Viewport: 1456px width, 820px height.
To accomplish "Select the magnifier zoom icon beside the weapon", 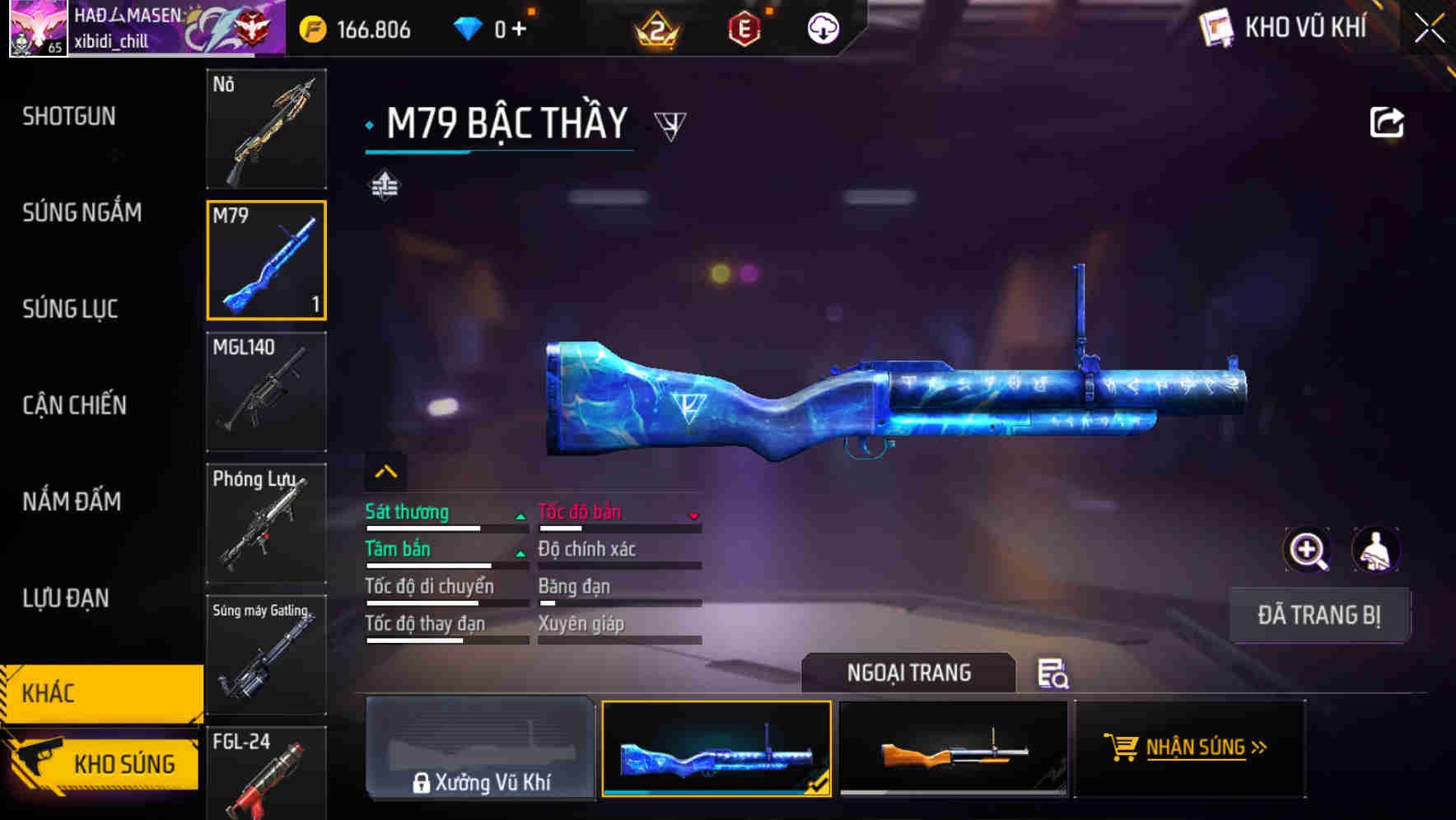I will (x=1307, y=550).
